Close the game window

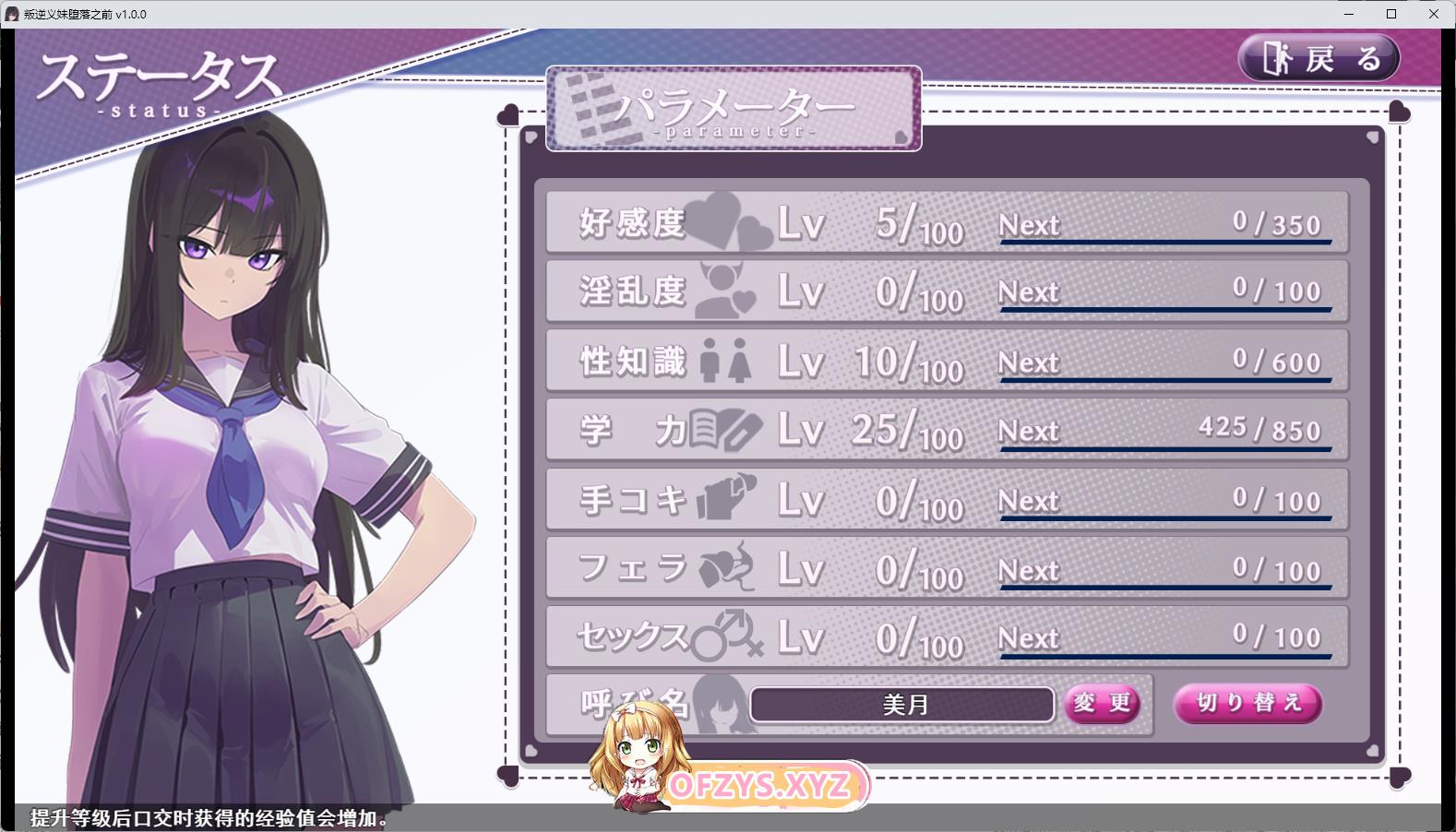[1433, 14]
